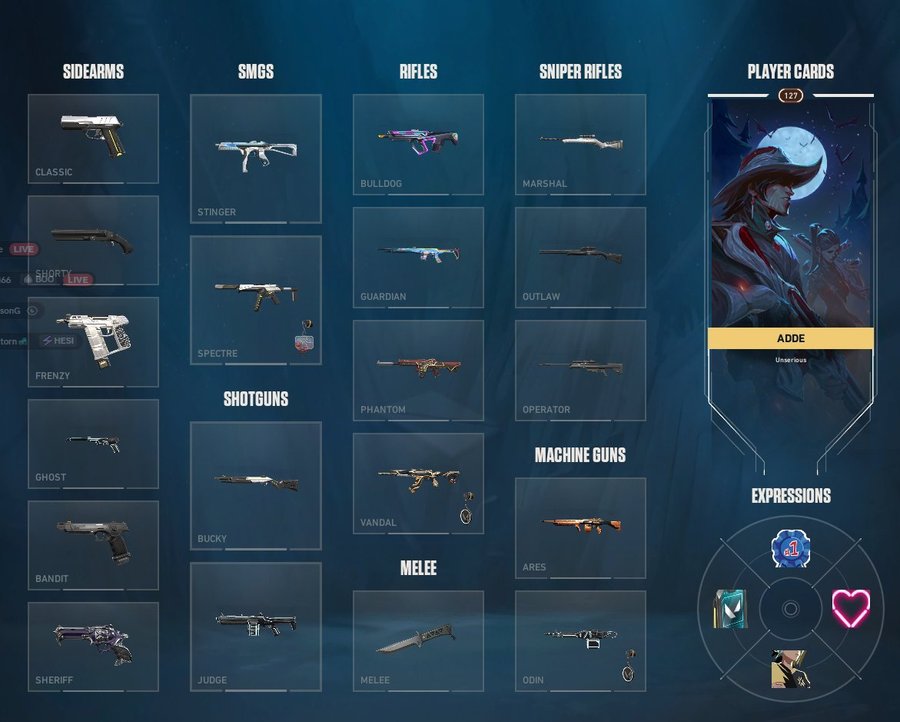
Task: Select the Judge shotgun slot
Action: tap(255, 626)
